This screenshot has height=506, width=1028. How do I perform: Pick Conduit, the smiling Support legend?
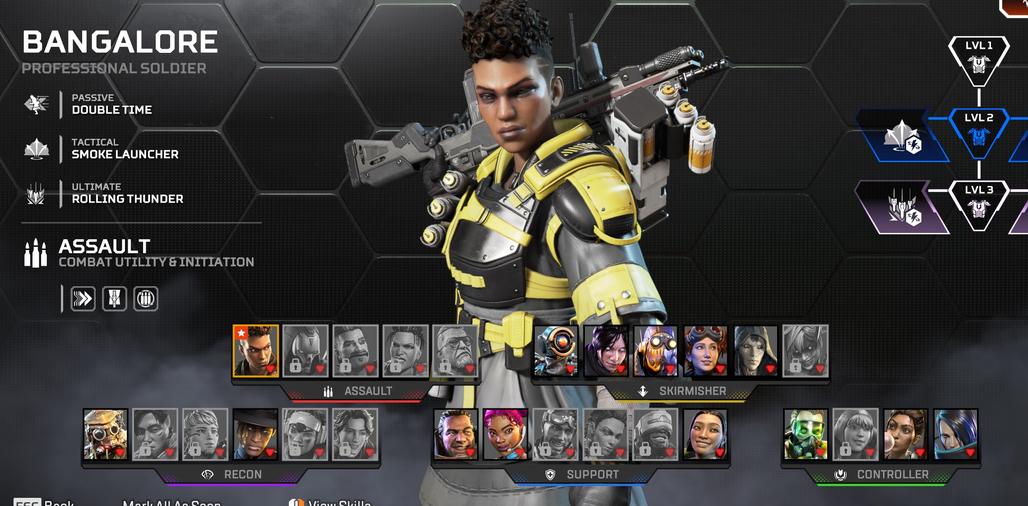coord(705,434)
